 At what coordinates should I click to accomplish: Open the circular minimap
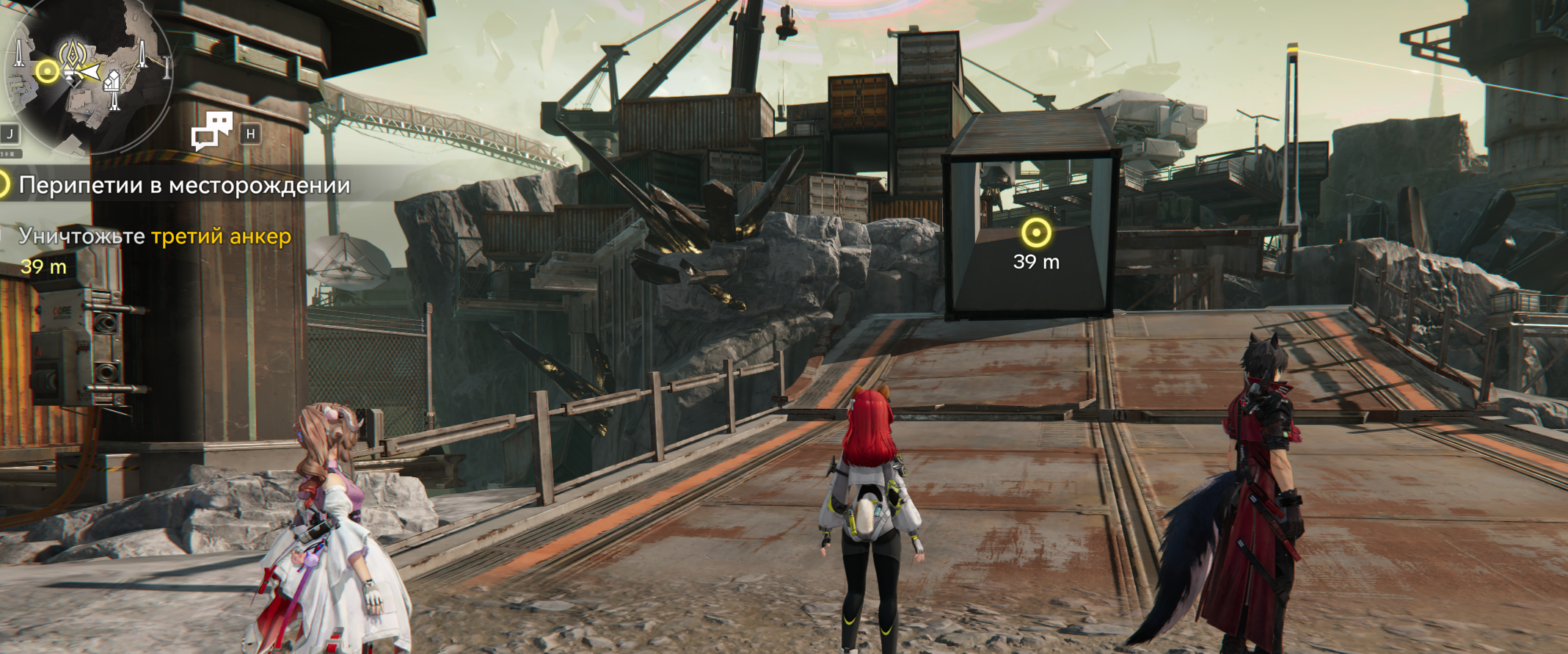[x=87, y=73]
